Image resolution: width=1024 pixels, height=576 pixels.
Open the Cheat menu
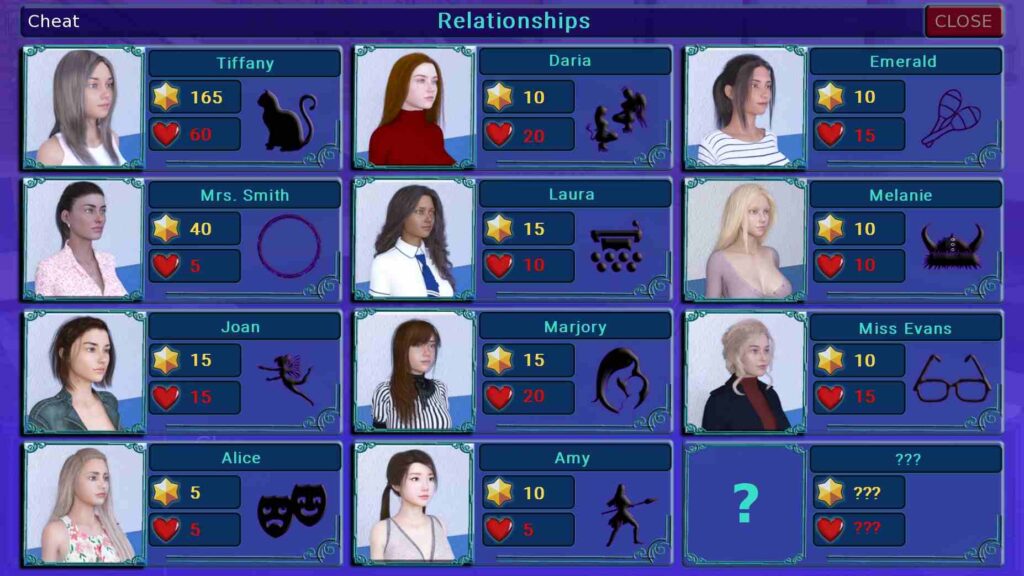pos(54,21)
